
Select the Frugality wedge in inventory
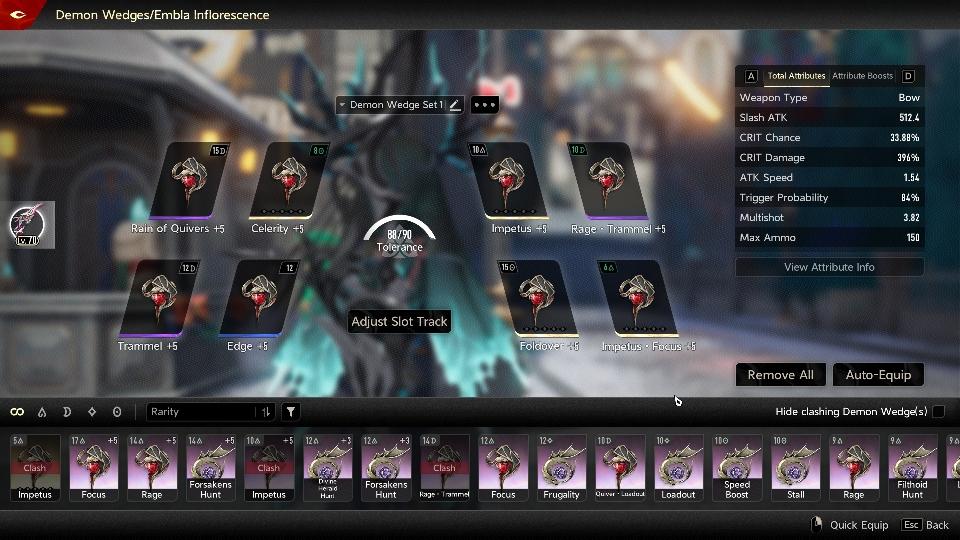click(561, 467)
